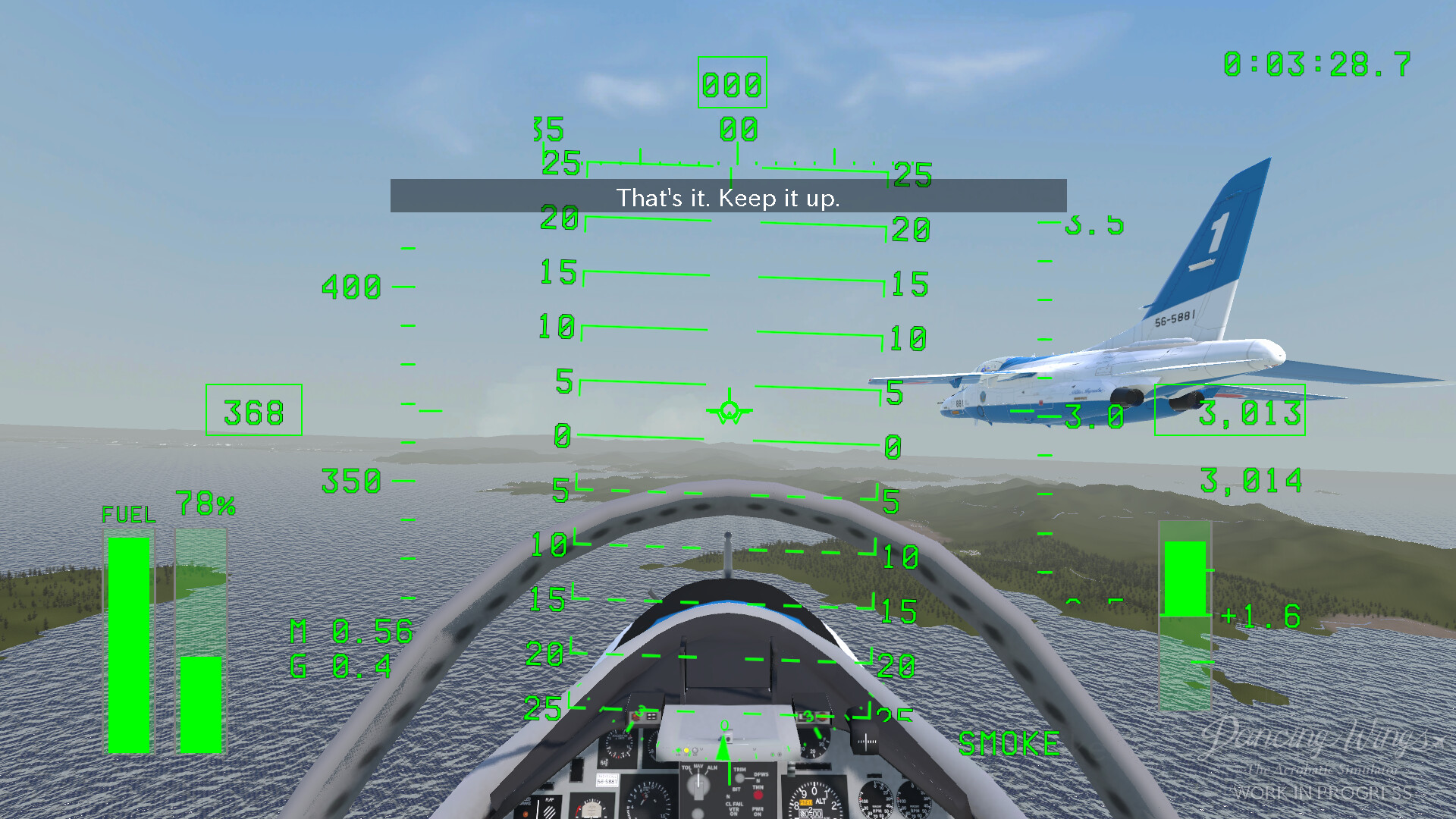The width and height of the screenshot is (1456, 819).
Task: Open the heading indicator box showing 000
Action: (730, 83)
